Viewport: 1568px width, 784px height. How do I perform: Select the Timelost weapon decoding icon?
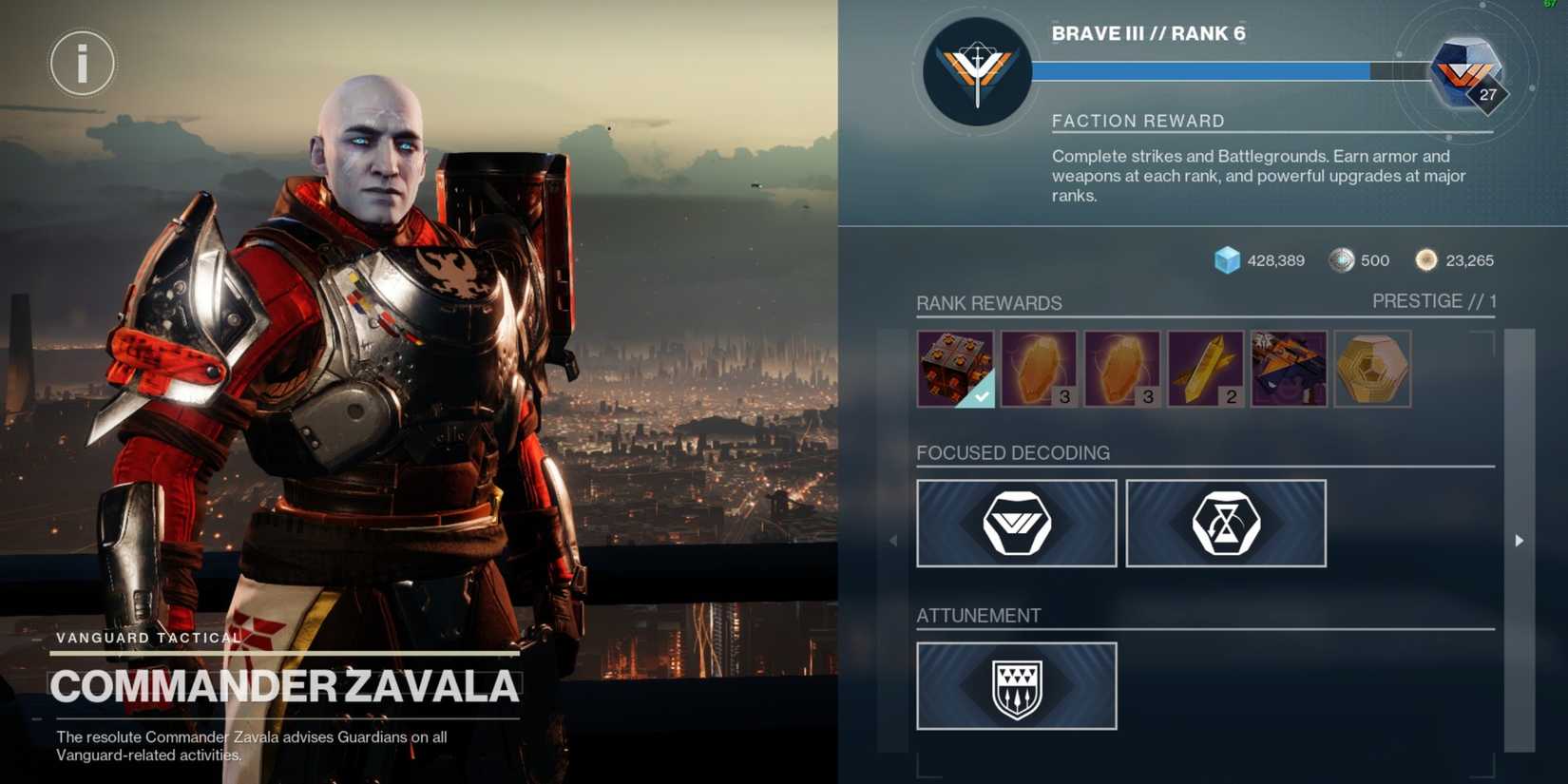tap(1226, 523)
